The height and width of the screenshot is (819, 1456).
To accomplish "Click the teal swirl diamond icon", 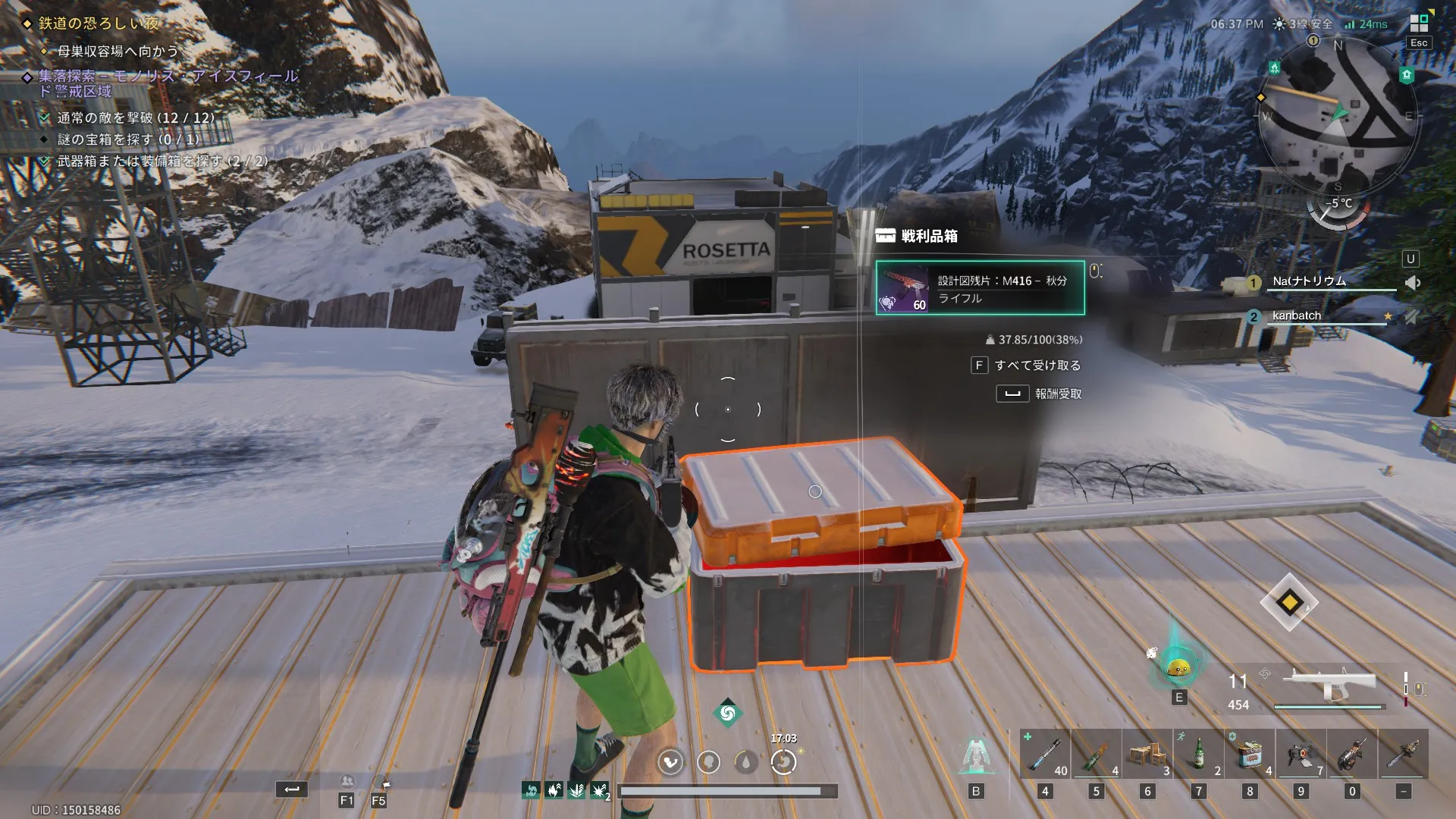I will (x=727, y=713).
